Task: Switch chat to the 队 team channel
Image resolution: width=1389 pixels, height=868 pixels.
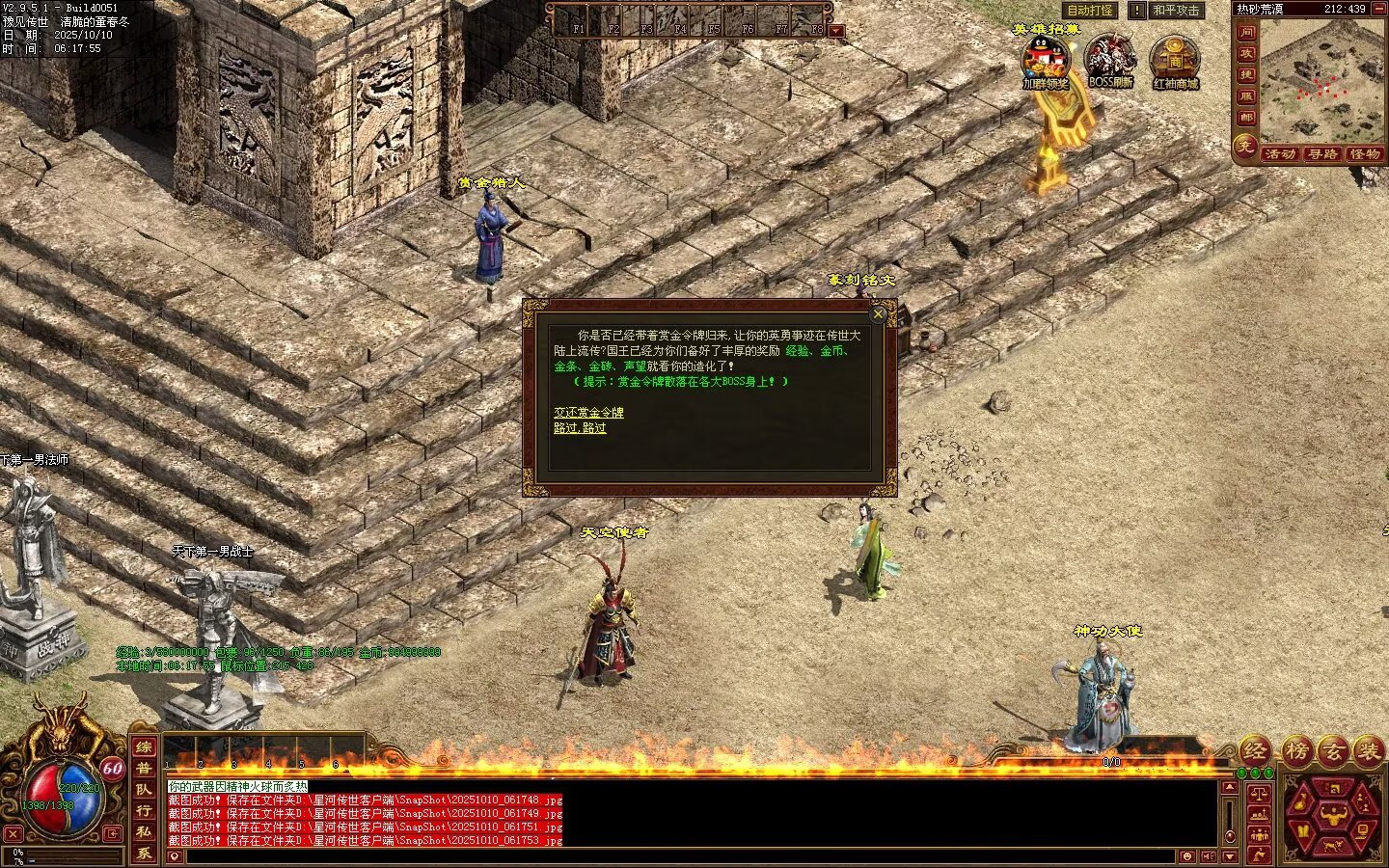Action: click(143, 789)
